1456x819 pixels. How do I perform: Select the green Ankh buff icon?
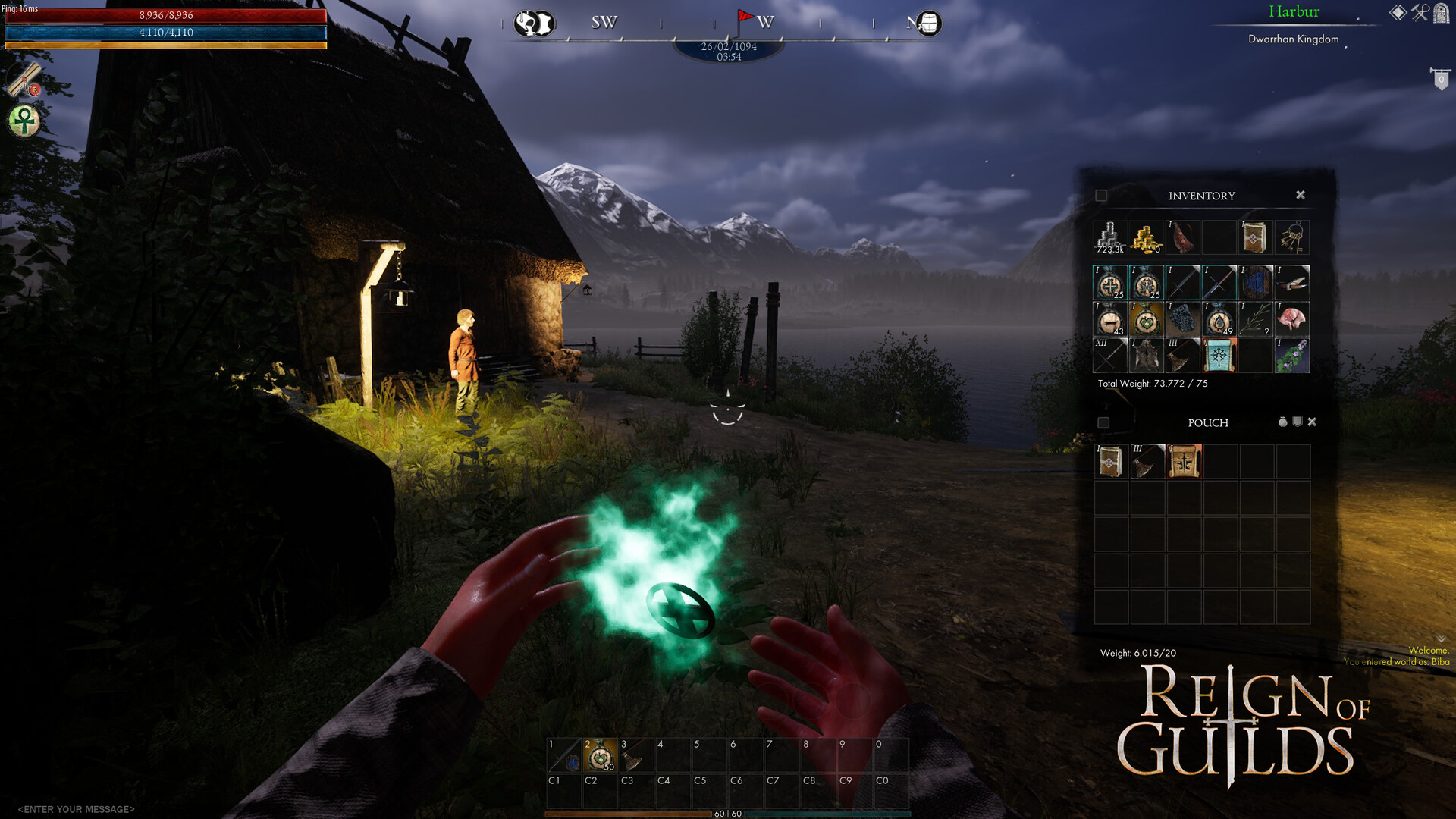(23, 120)
